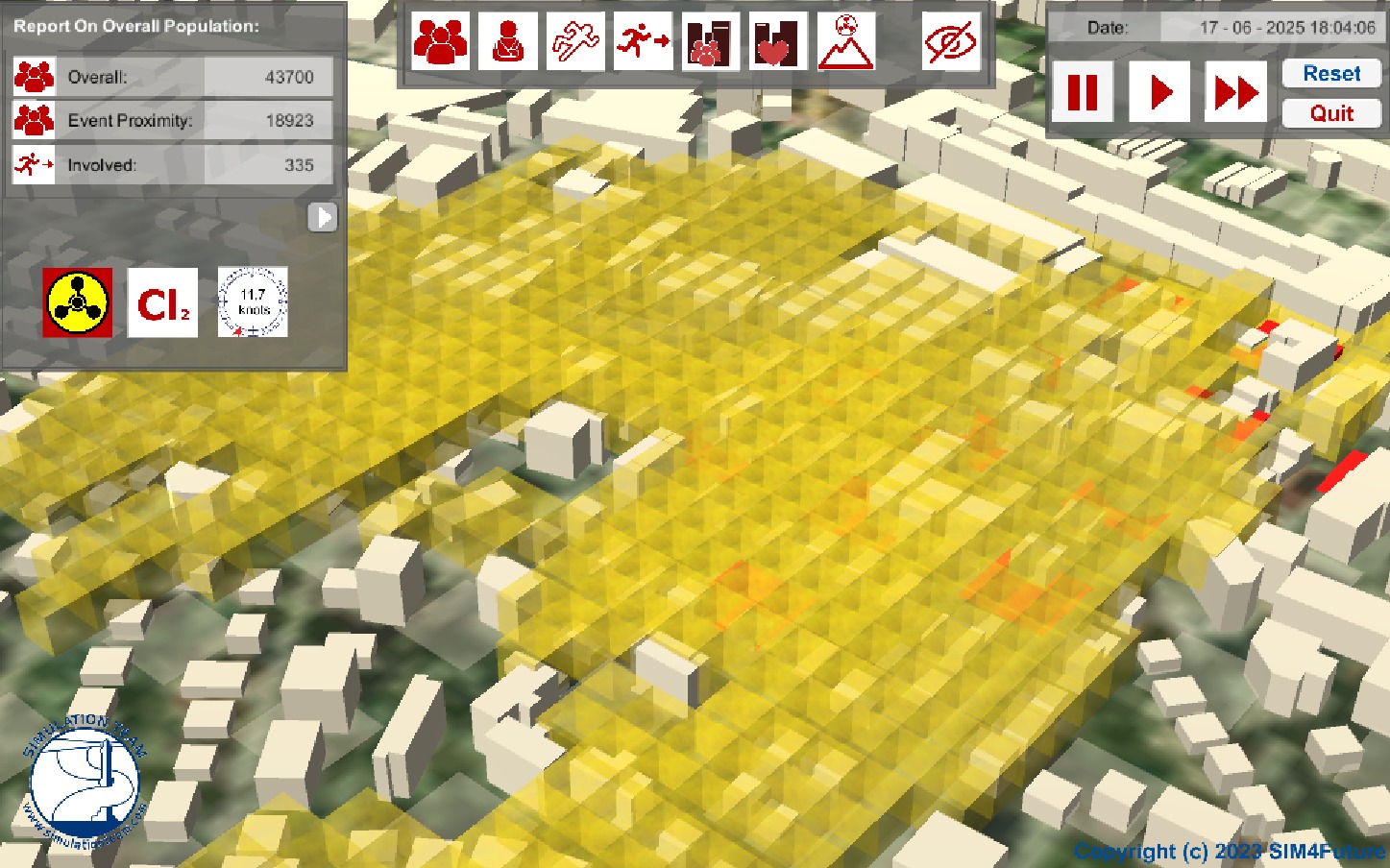Toggle the crossed-out eye visibility button

tap(950, 41)
